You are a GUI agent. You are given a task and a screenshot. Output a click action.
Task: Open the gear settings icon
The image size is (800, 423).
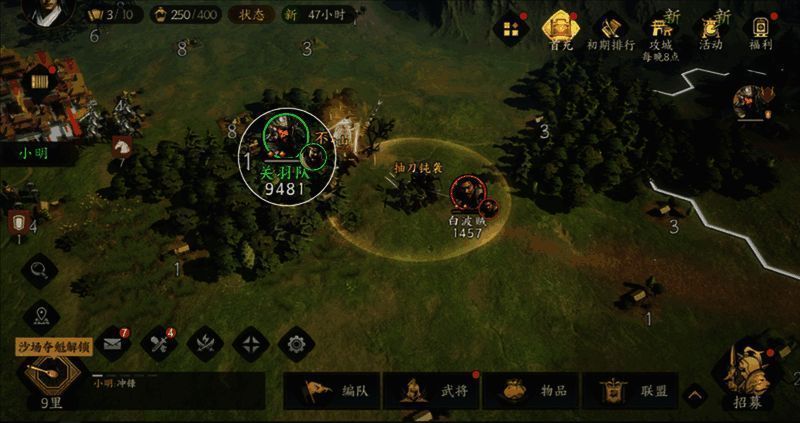295,344
